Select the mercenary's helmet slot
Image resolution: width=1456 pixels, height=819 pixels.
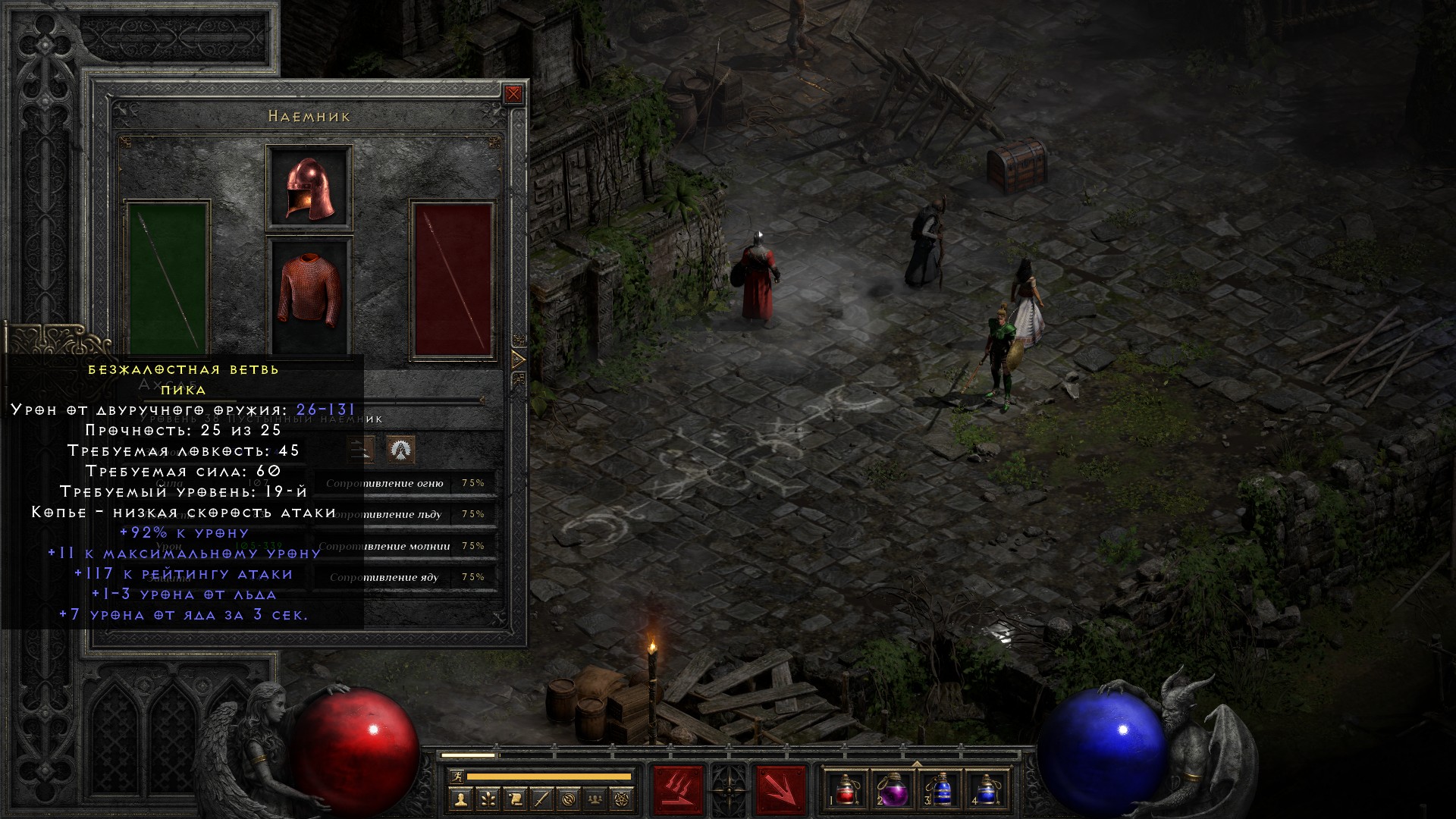[309, 188]
